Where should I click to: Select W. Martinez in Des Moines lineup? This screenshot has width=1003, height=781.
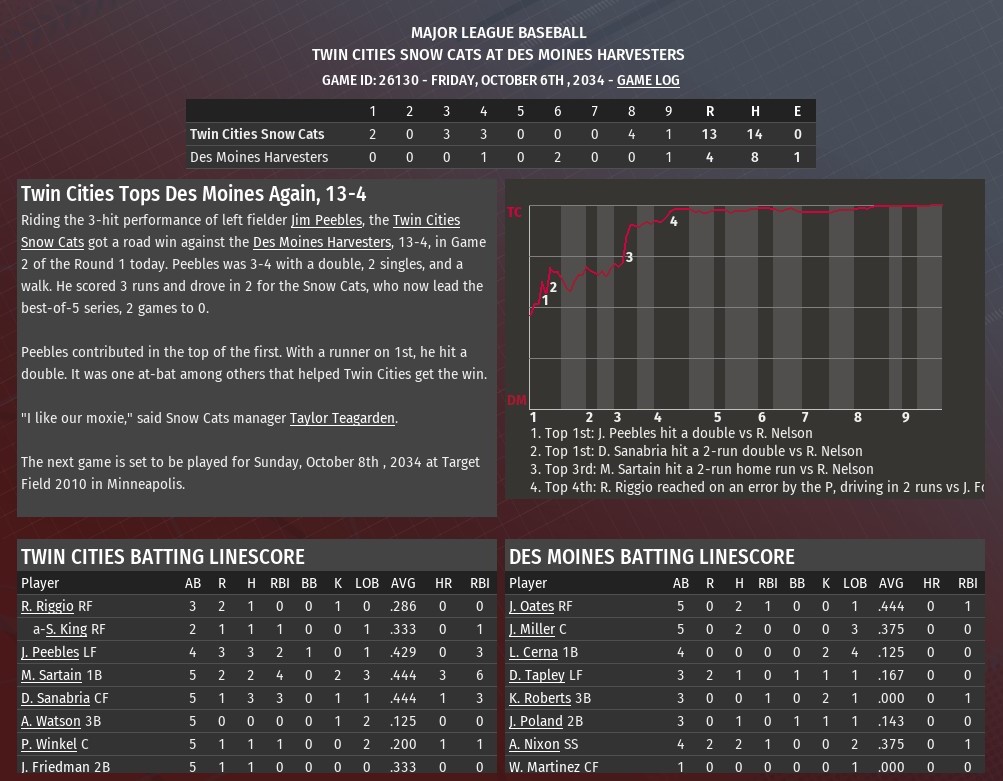pos(545,767)
